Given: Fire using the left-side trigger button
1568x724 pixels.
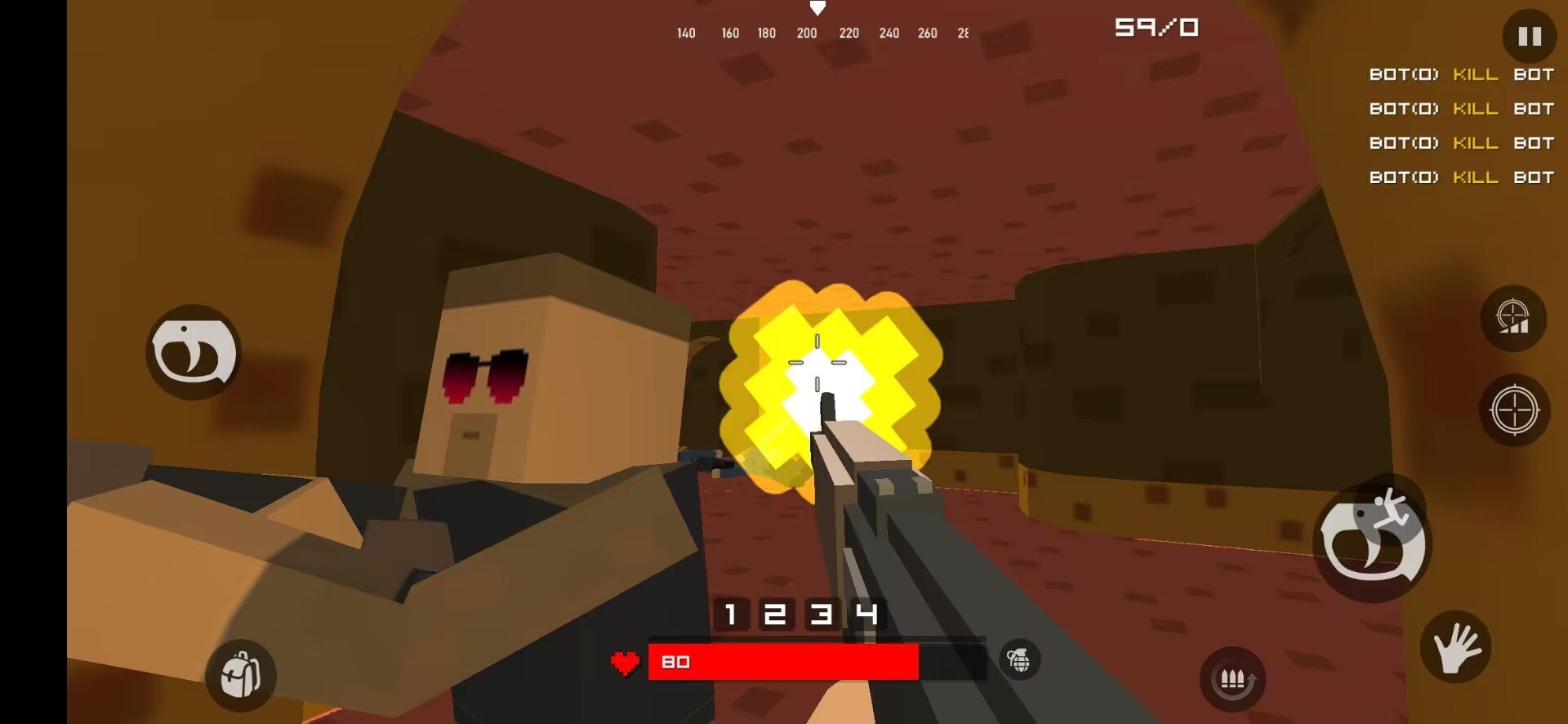Looking at the screenshot, I should (194, 353).
